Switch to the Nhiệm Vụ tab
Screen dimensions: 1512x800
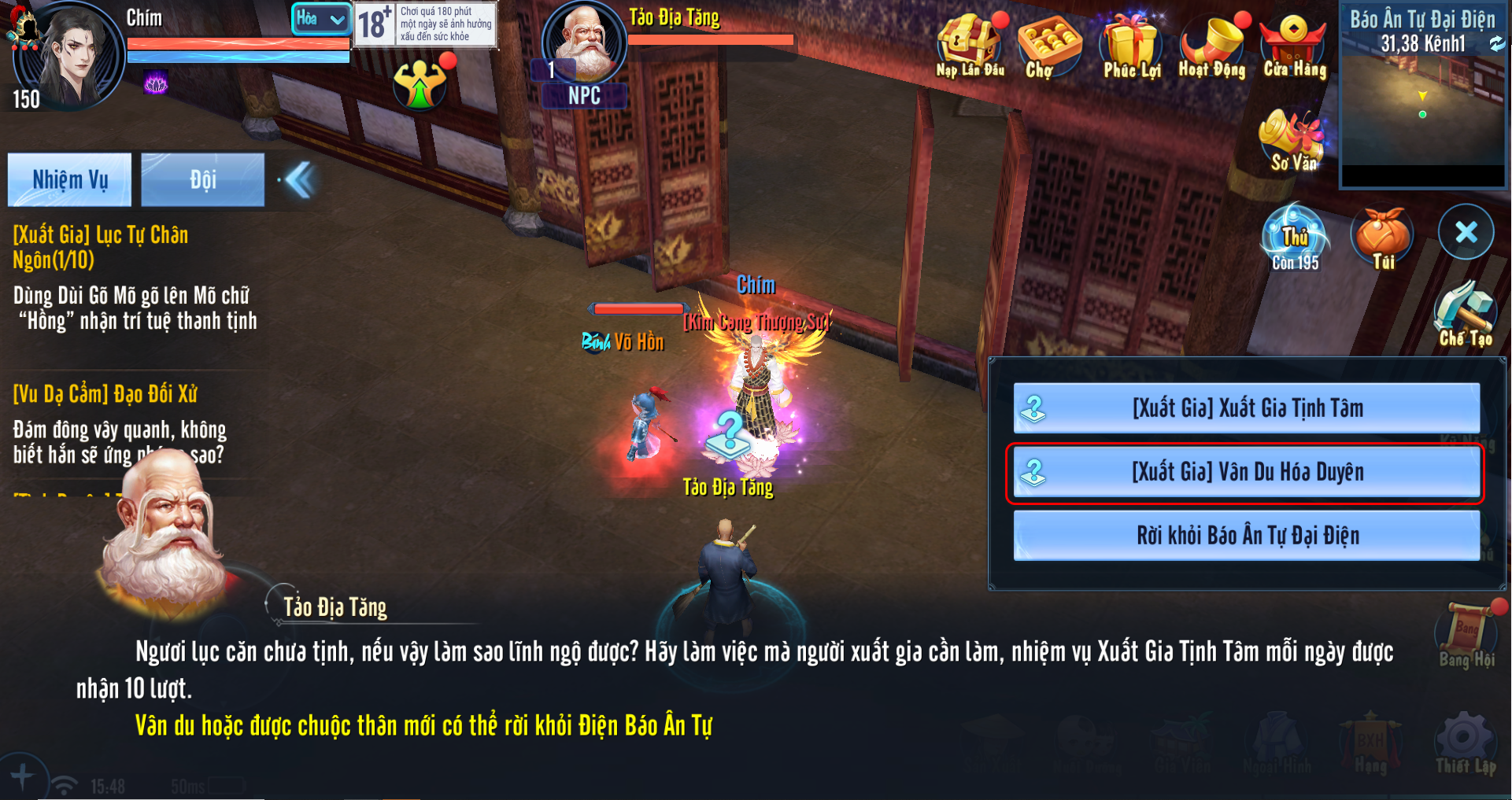[x=70, y=179]
